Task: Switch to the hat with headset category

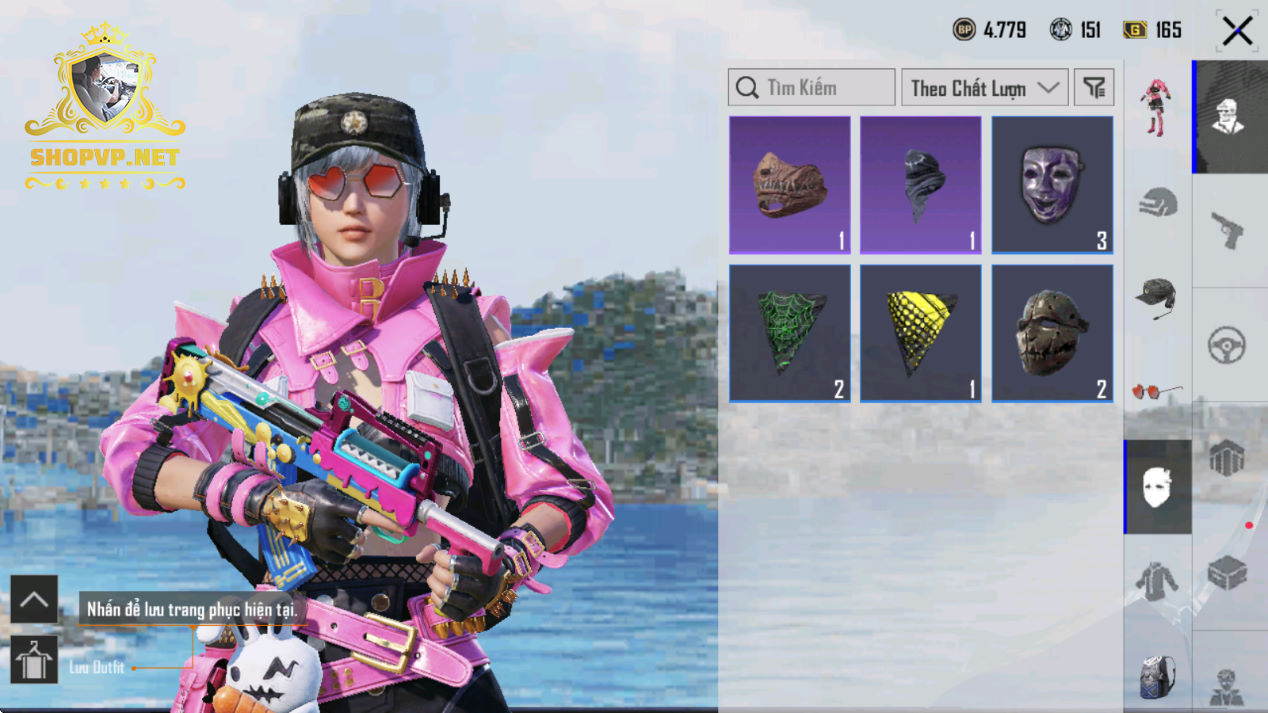Action: [x=1157, y=297]
